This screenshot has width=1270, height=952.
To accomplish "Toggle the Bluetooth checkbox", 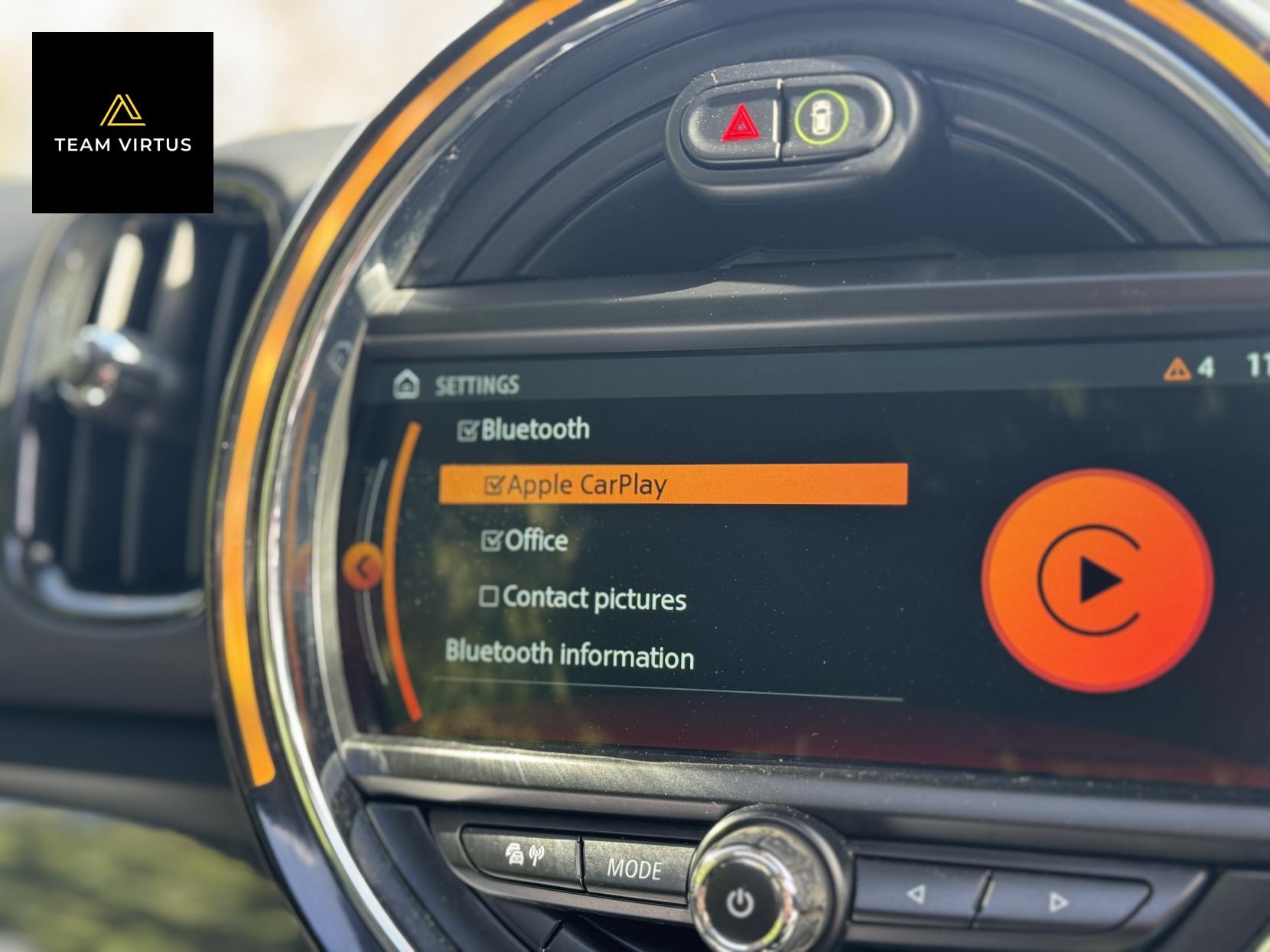I will coord(468,431).
